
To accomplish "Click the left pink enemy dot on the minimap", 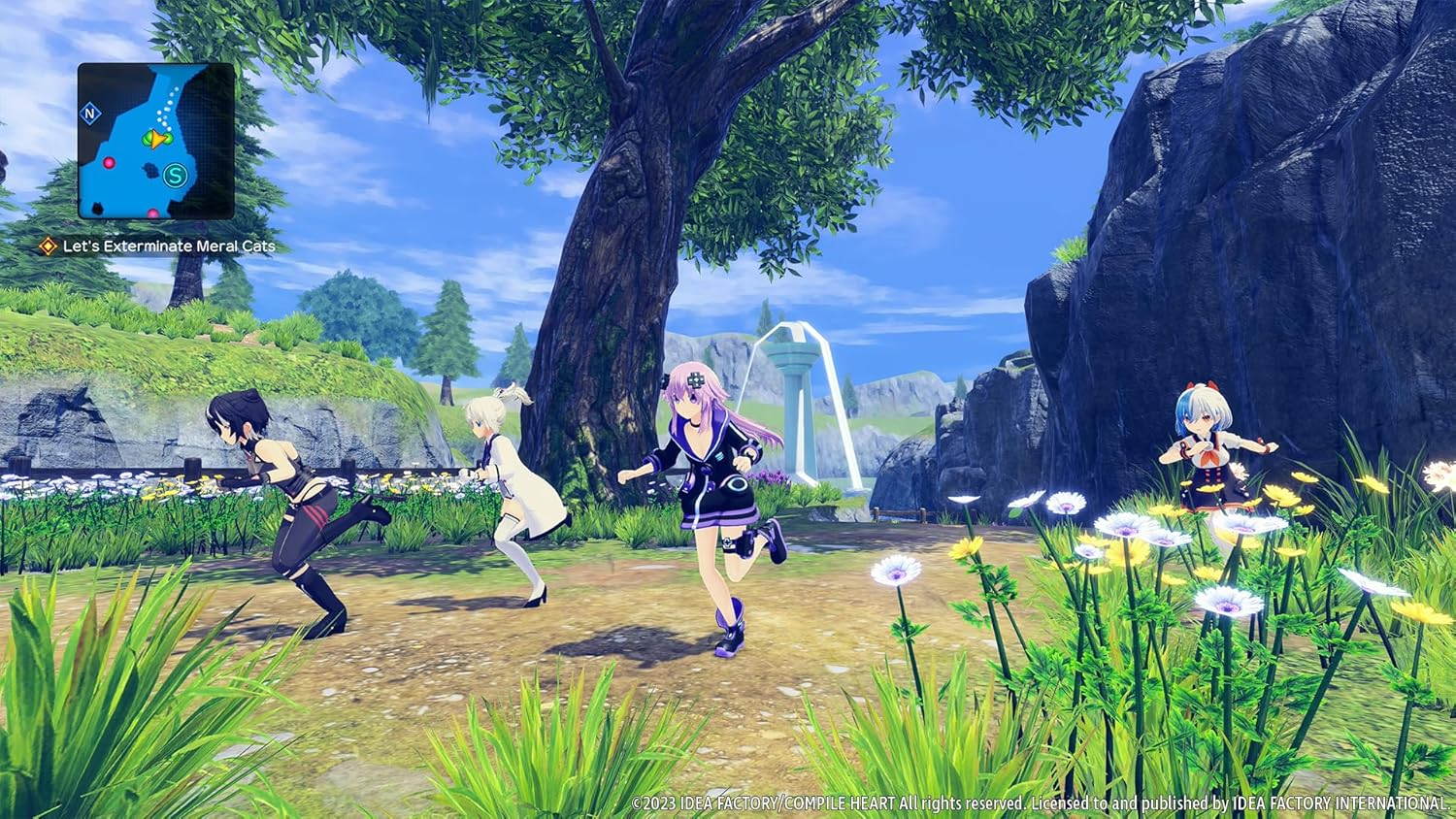I will pos(109,162).
